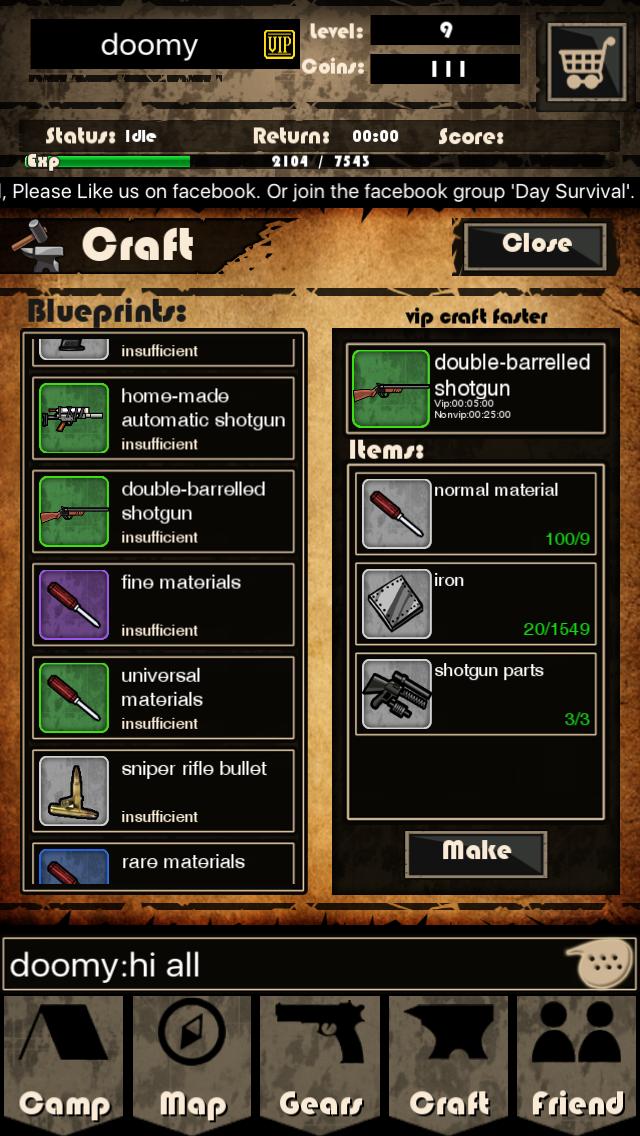Select home-made automatic shotgun blueprint
640x1136 pixels.
coord(164,418)
